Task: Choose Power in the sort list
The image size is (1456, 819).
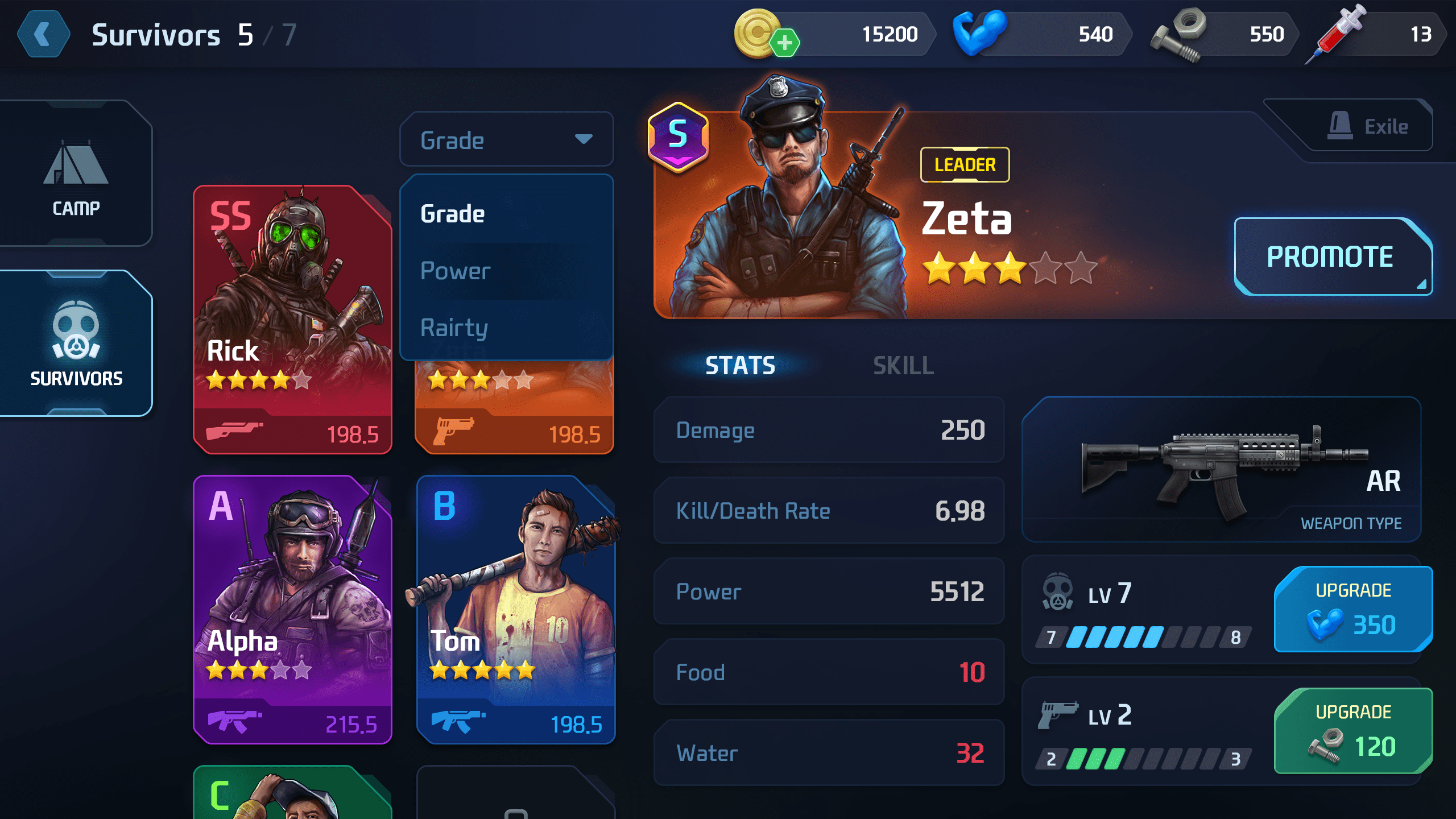Action: click(x=455, y=271)
